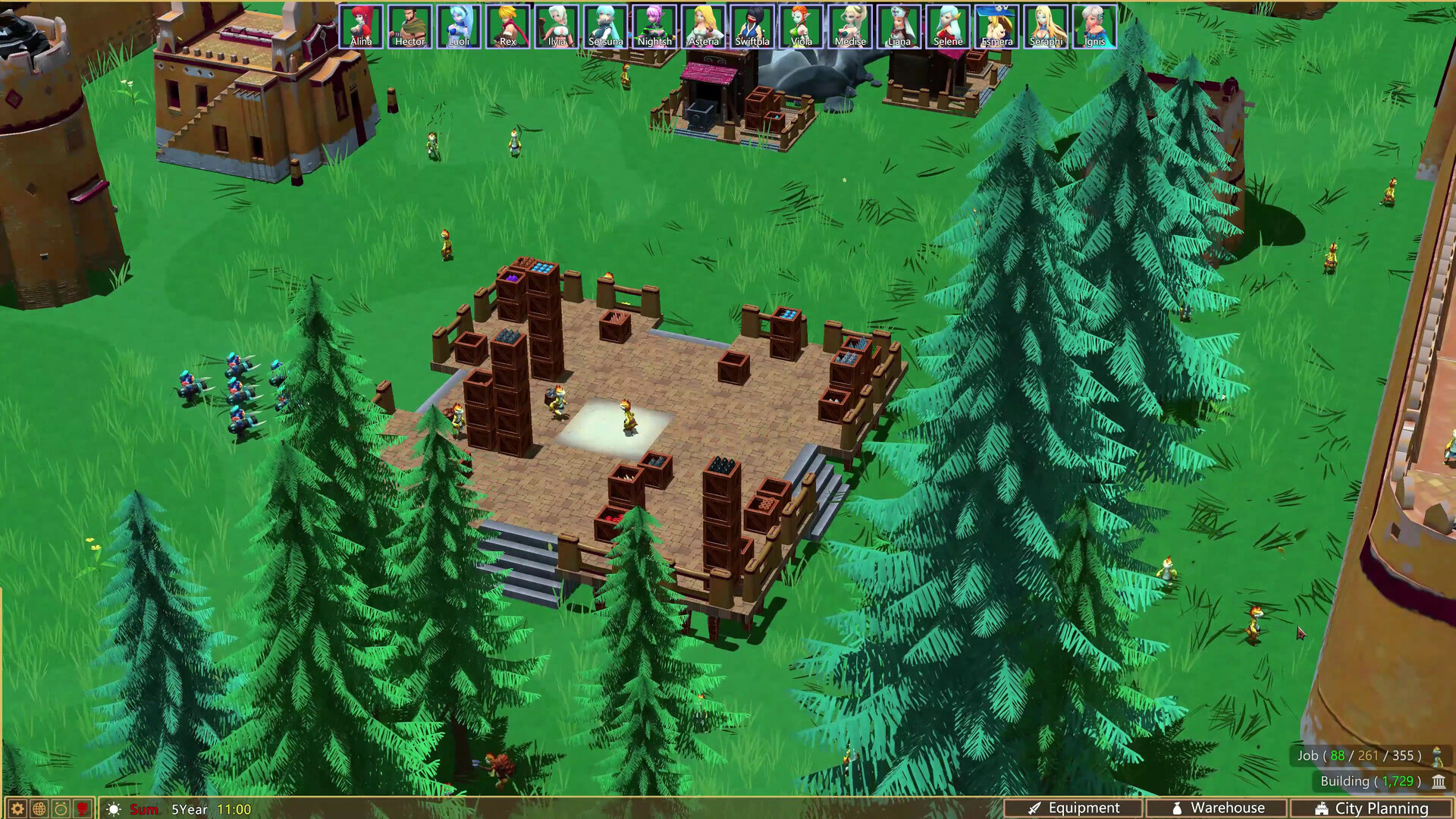
Task: Click the castle icon beside City Planning
Action: tap(1323, 808)
